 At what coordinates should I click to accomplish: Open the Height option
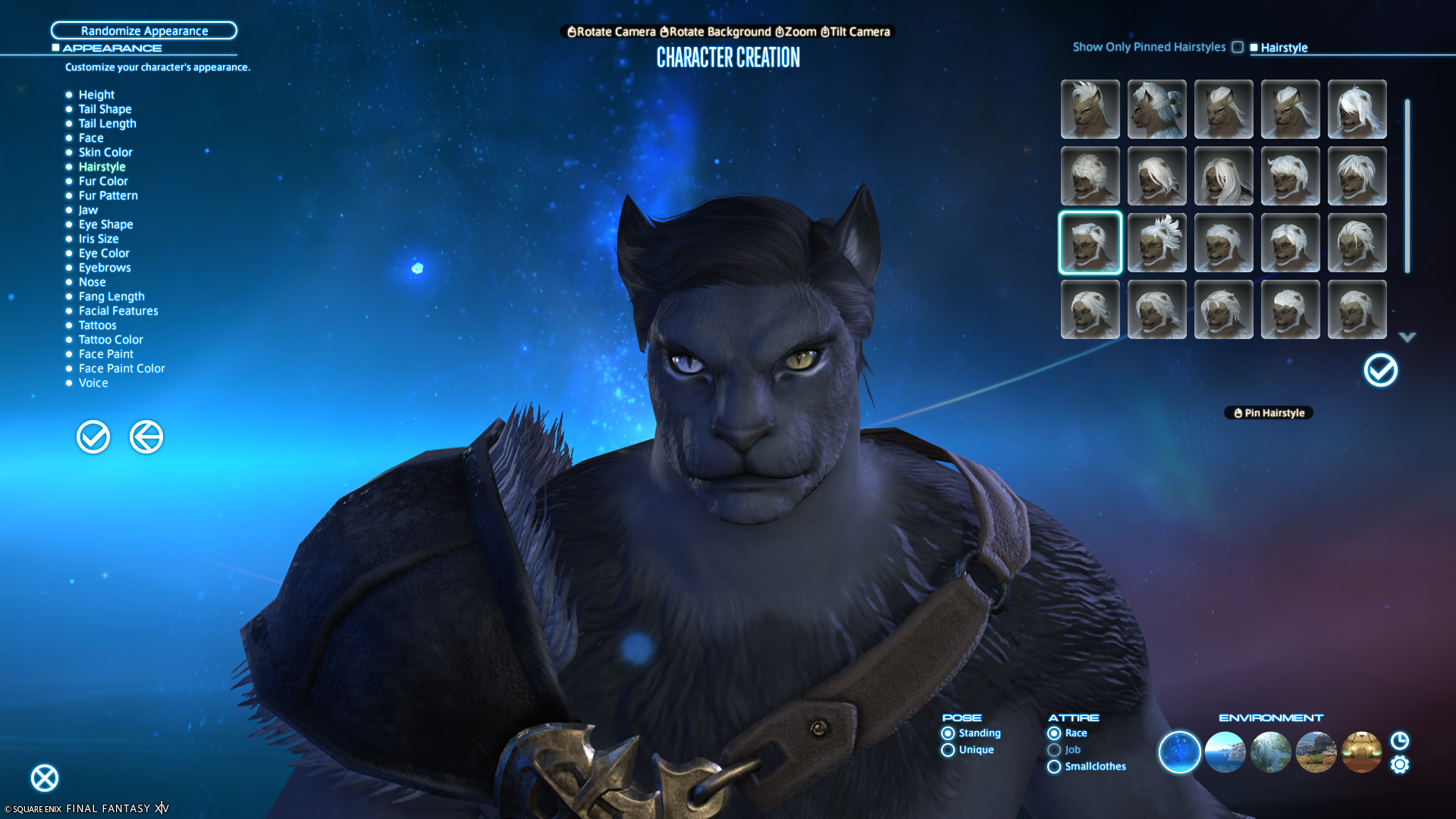coord(96,95)
